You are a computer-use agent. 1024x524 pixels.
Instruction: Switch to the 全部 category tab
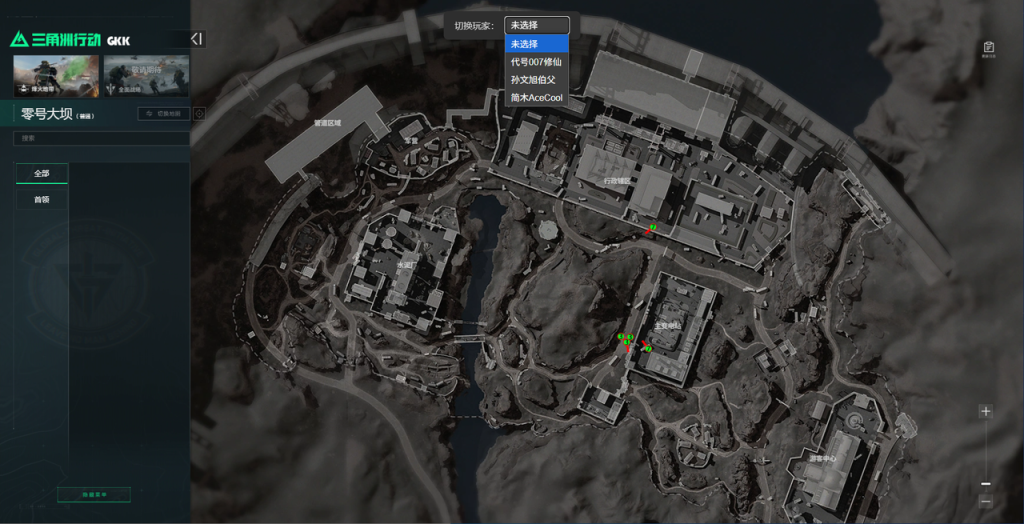tap(42, 173)
